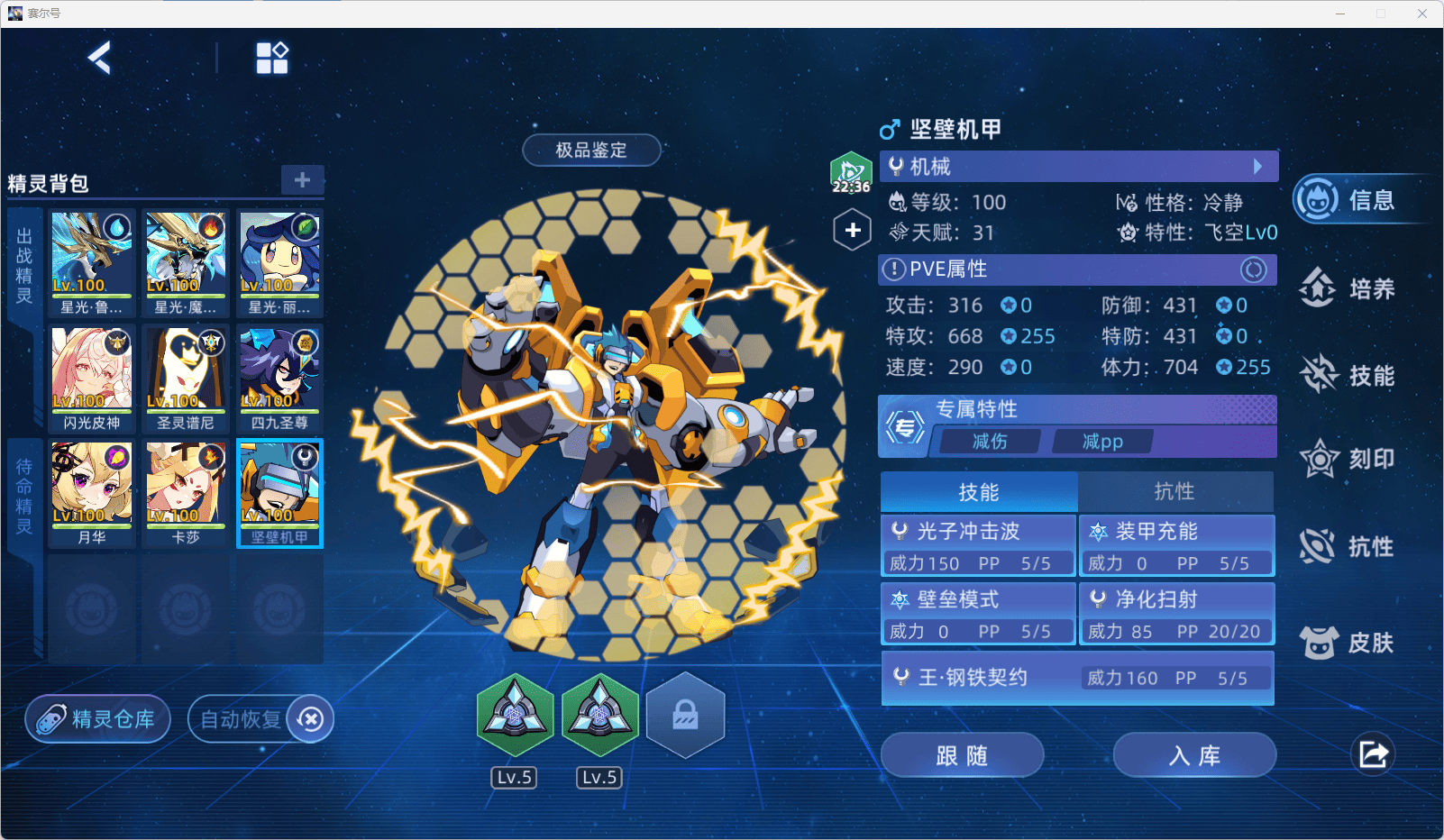This screenshot has height=840, width=1444.
Task: Click the 跟随 follow button
Action: tap(962, 755)
